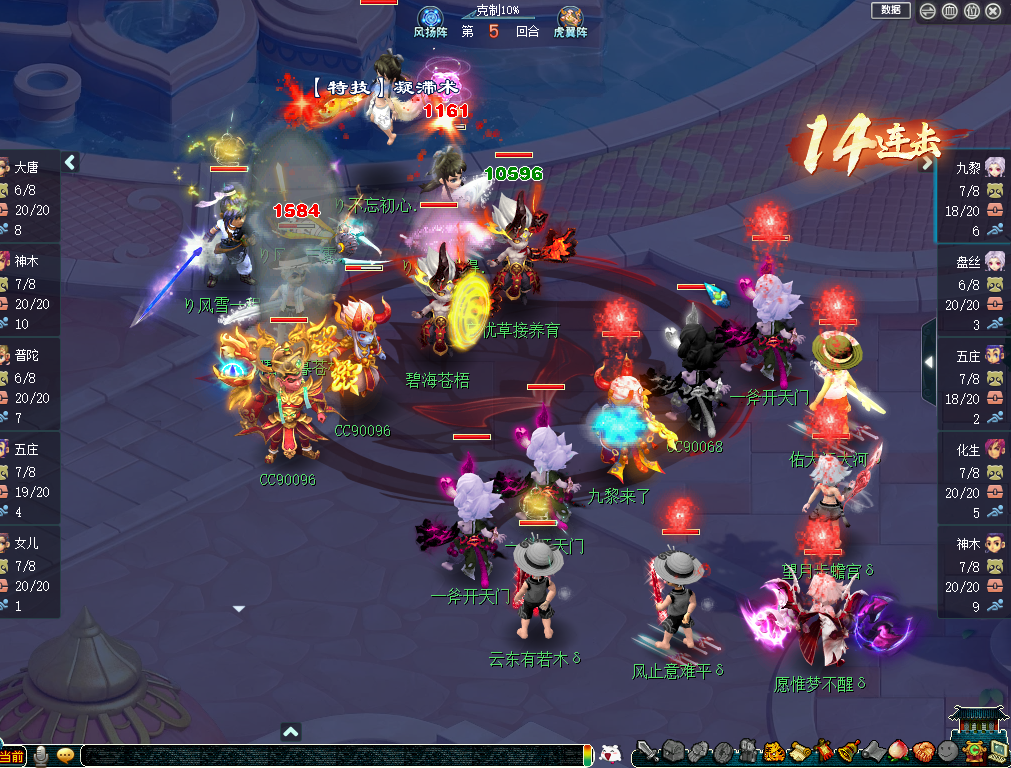This screenshot has width=1011, height=768.
Task: Toggle the 位 (position) display button
Action: coord(971,11)
